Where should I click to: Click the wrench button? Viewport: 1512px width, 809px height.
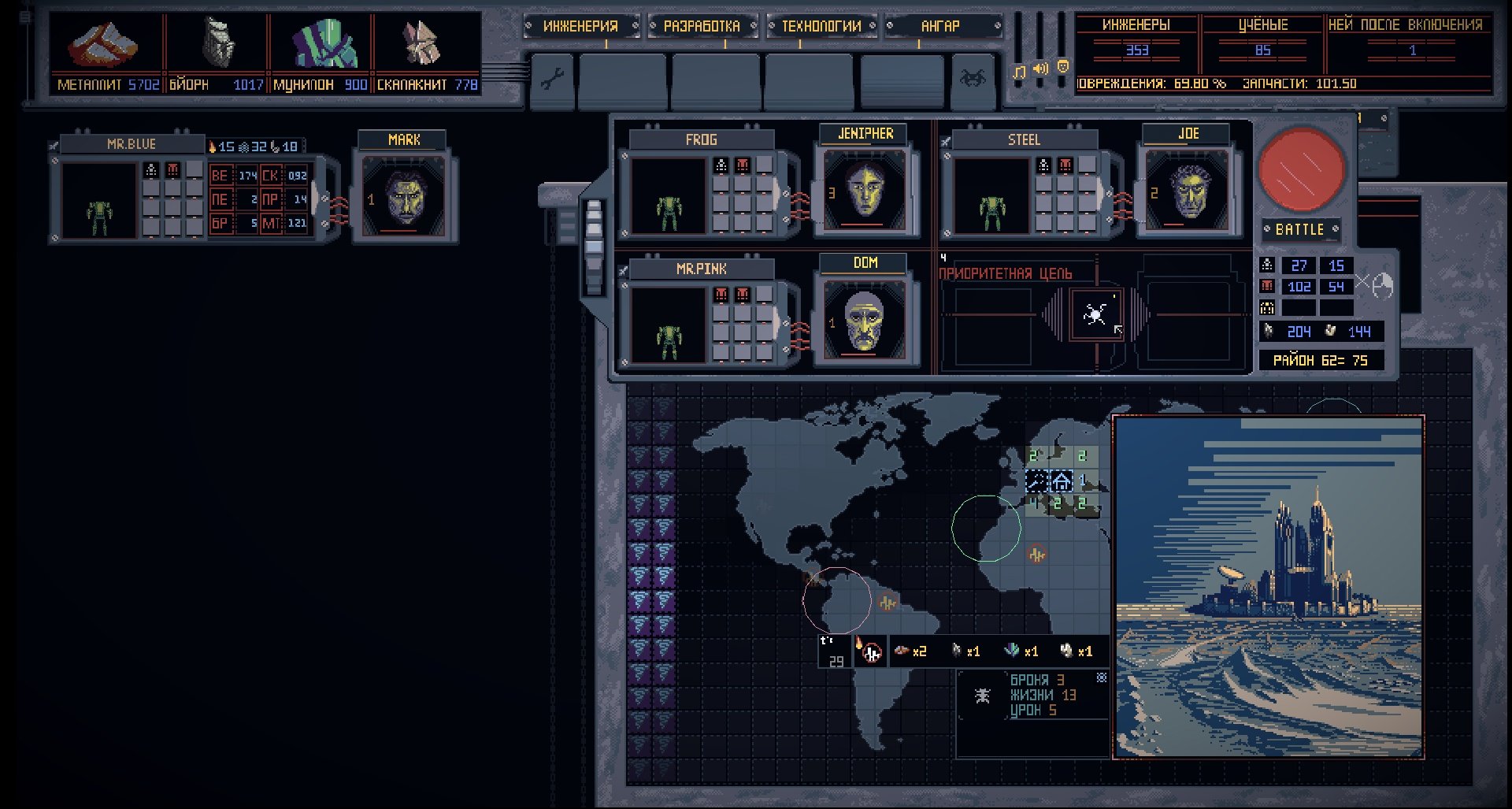coord(552,79)
